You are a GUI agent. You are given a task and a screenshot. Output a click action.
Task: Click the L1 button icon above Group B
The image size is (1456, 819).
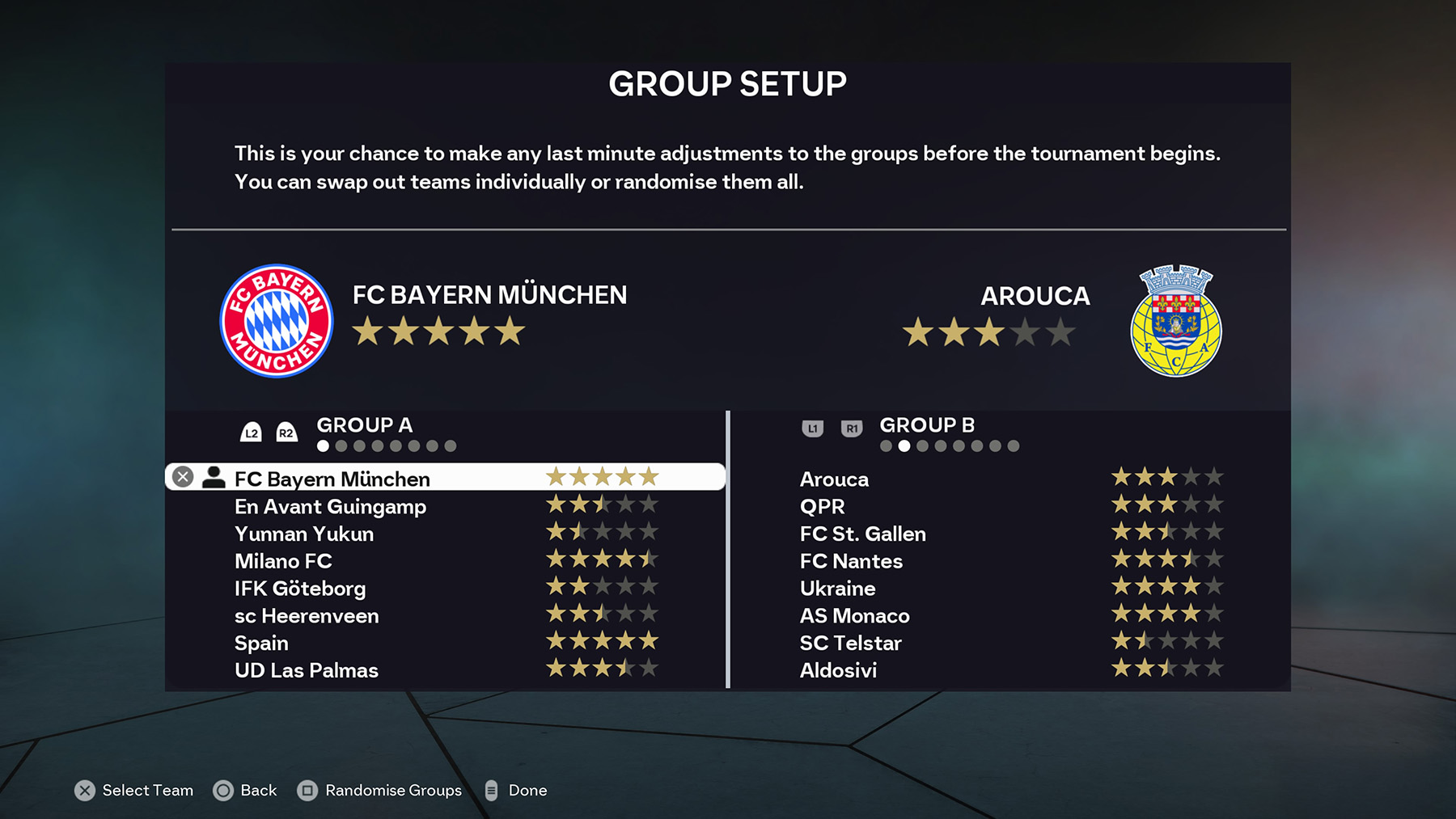tap(812, 429)
